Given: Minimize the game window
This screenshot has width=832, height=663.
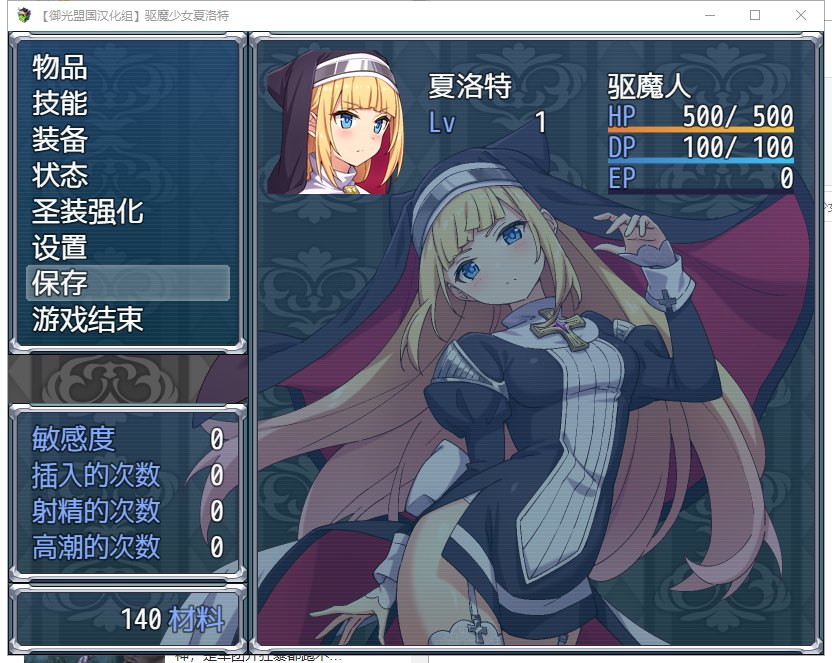Looking at the screenshot, I should click(709, 15).
